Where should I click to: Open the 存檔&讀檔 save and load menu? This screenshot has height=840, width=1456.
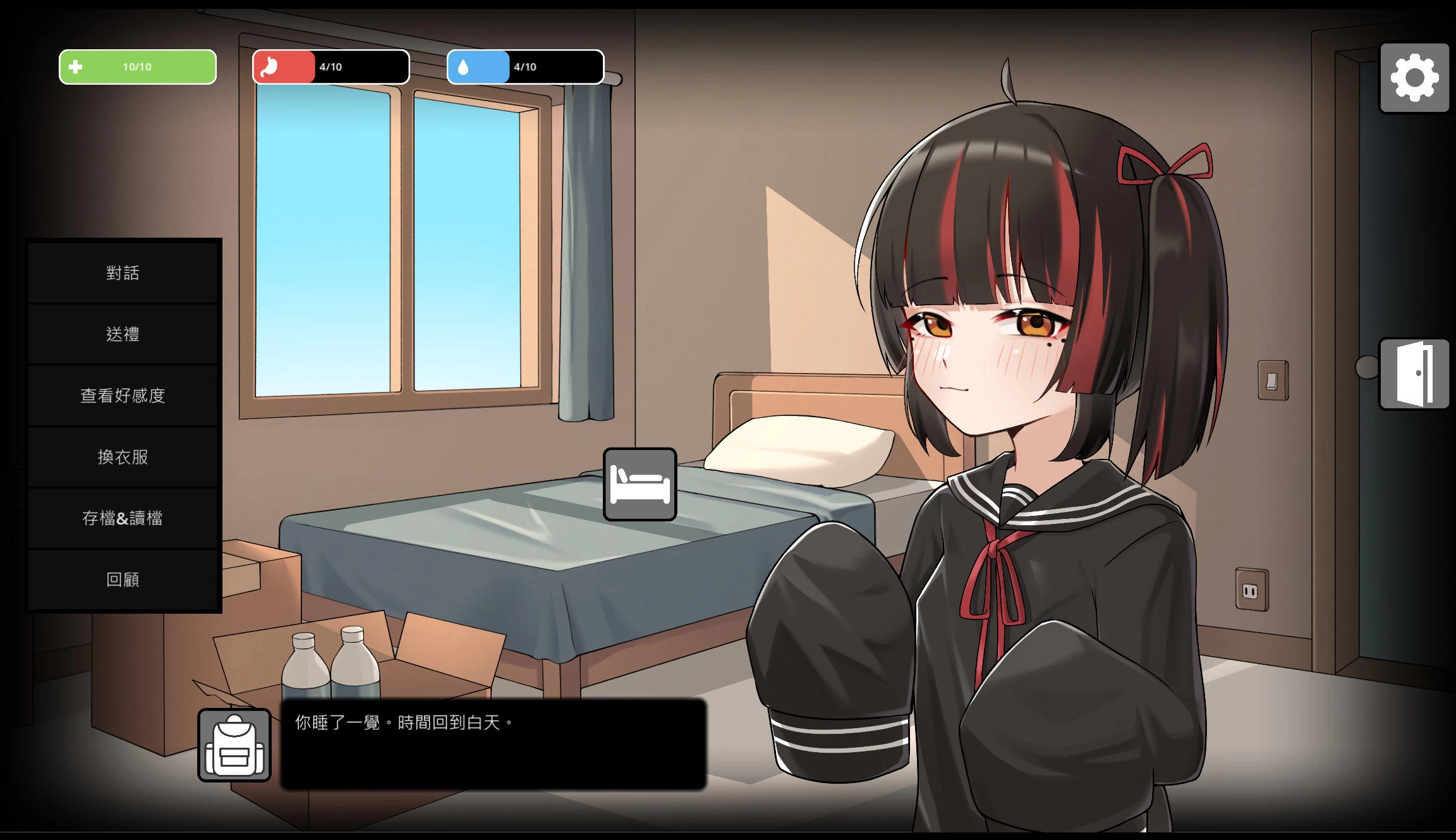click(123, 518)
